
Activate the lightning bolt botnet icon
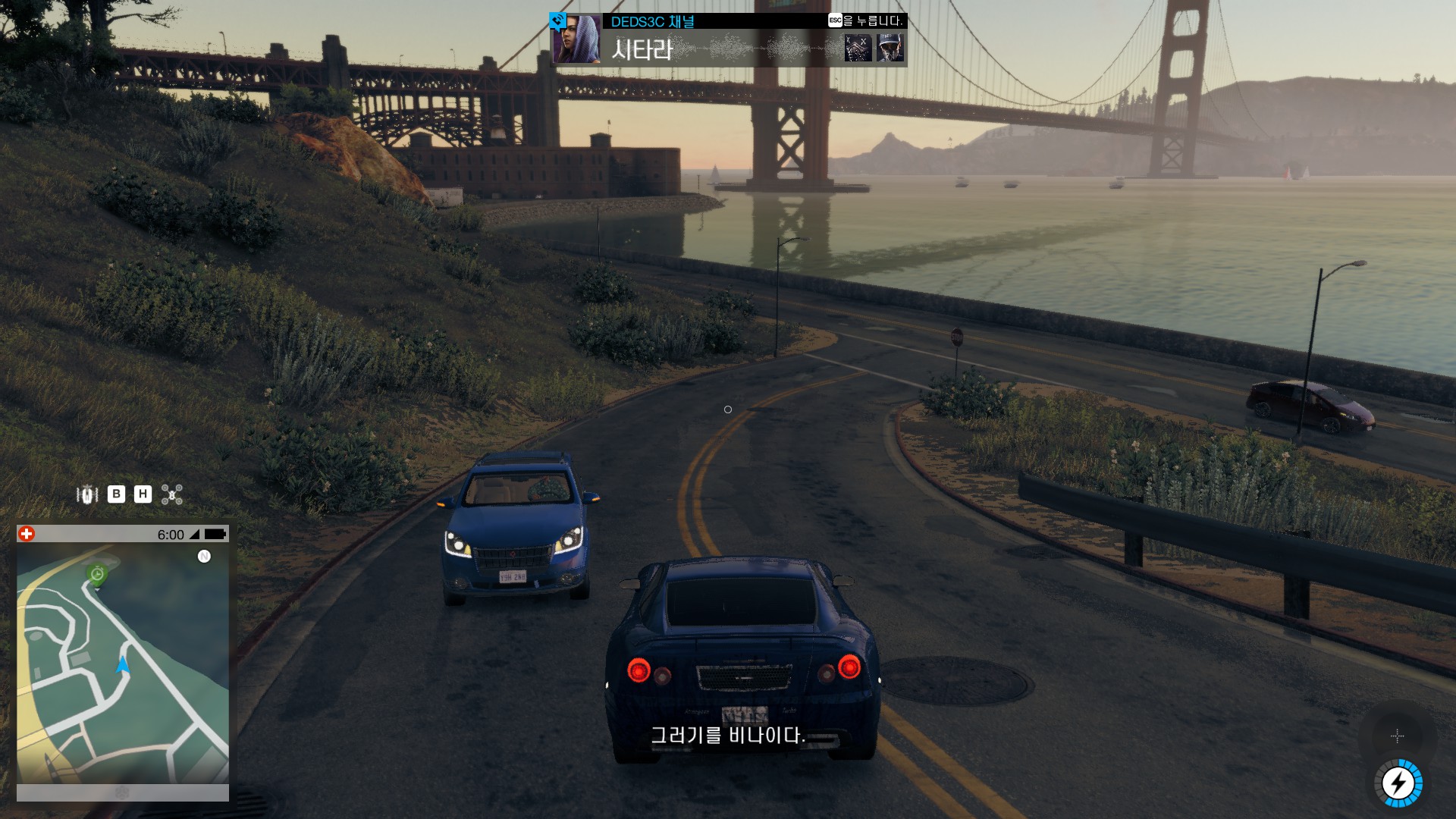1398,783
